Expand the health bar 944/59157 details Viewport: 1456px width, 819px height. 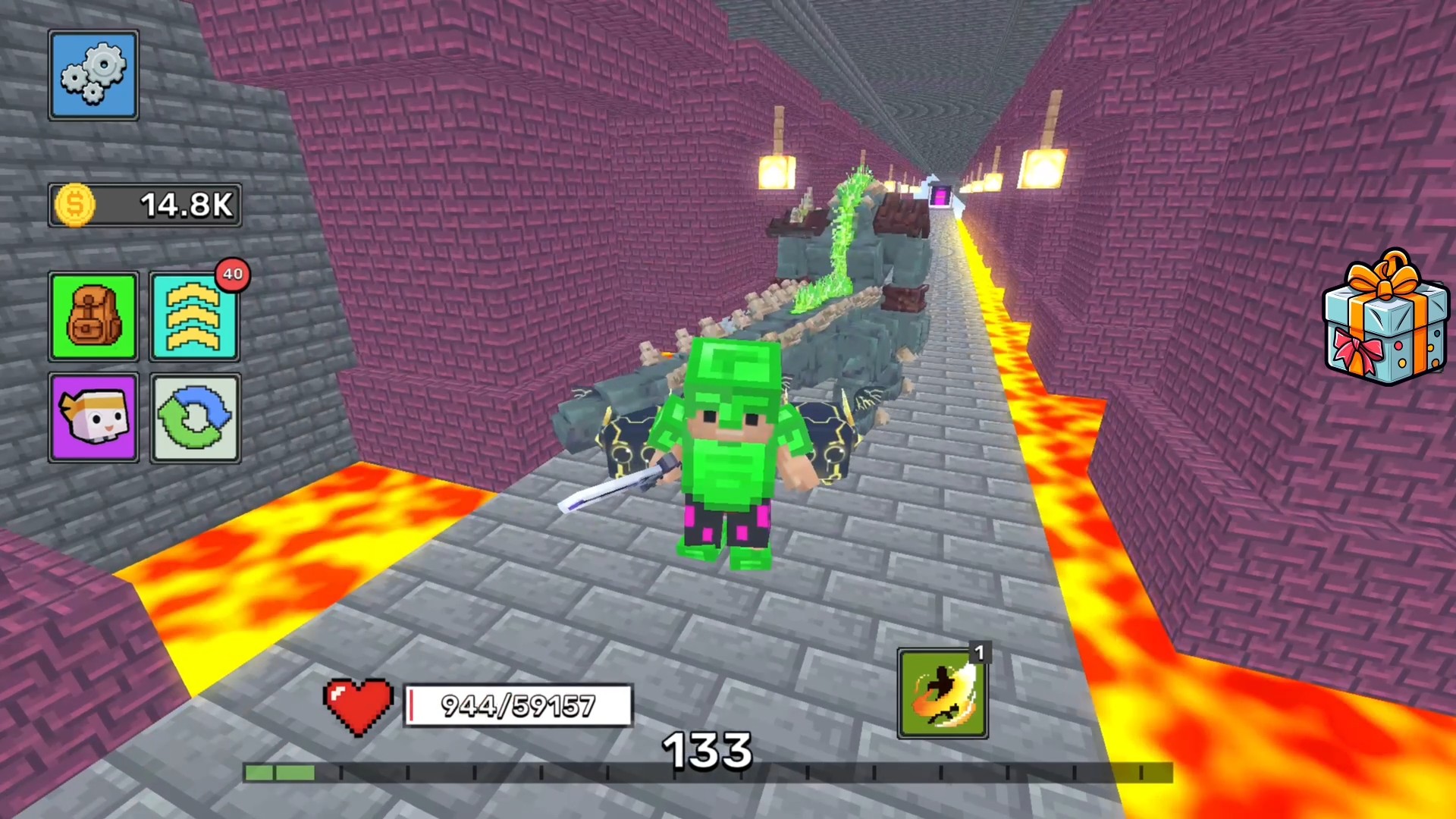click(x=518, y=705)
